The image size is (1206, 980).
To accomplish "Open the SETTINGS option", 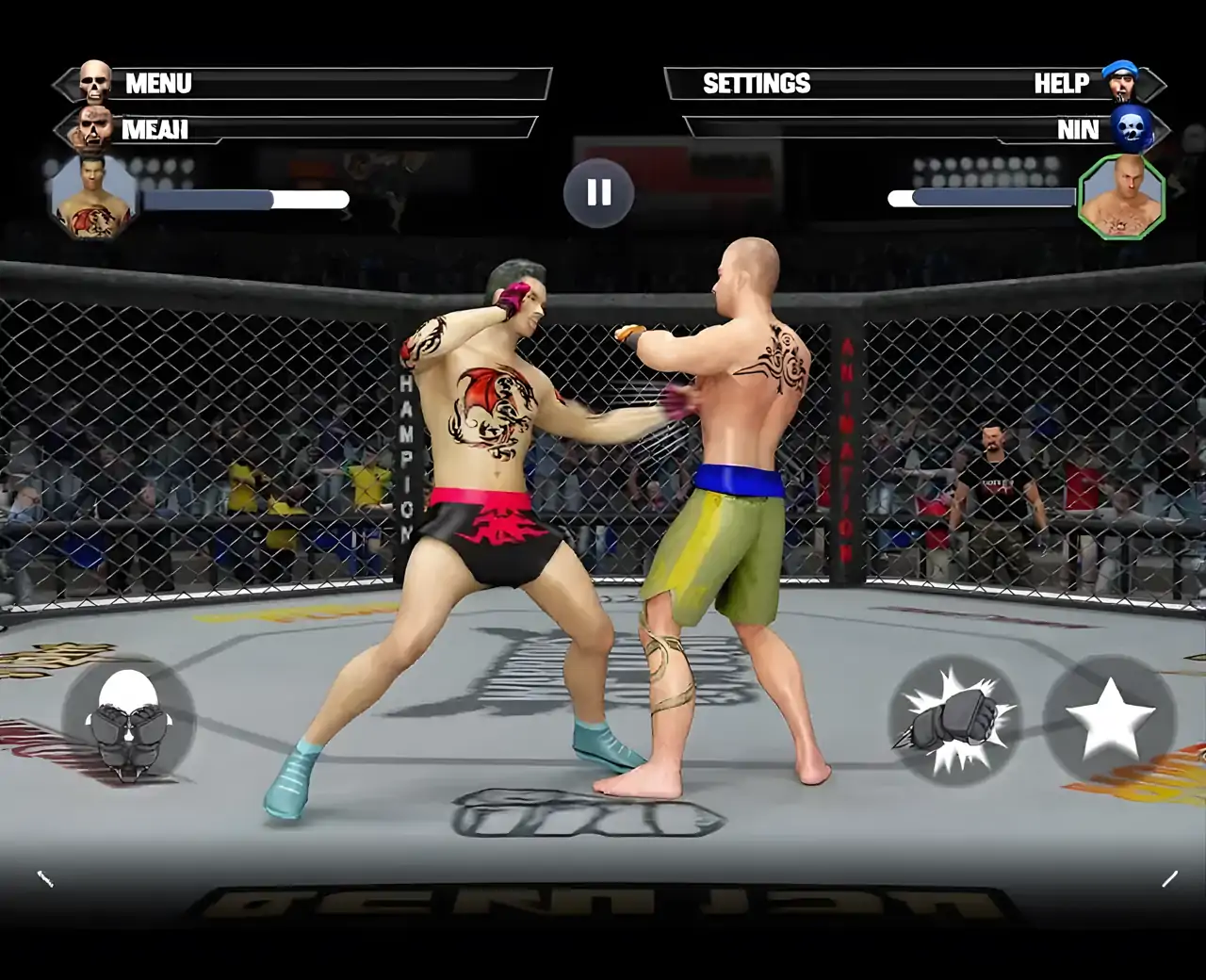I will point(757,84).
